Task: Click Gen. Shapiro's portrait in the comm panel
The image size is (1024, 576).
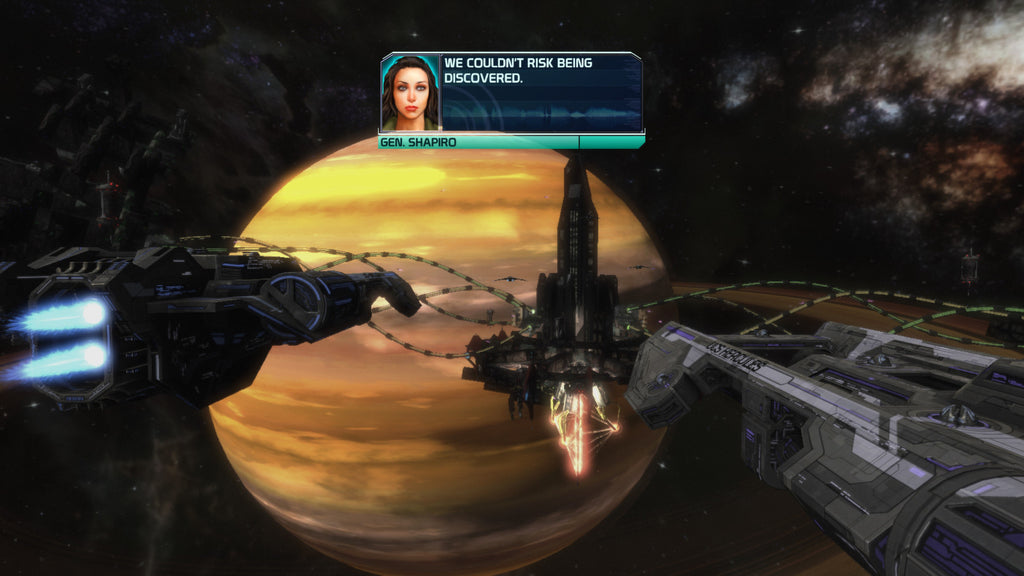Action: 409,92
